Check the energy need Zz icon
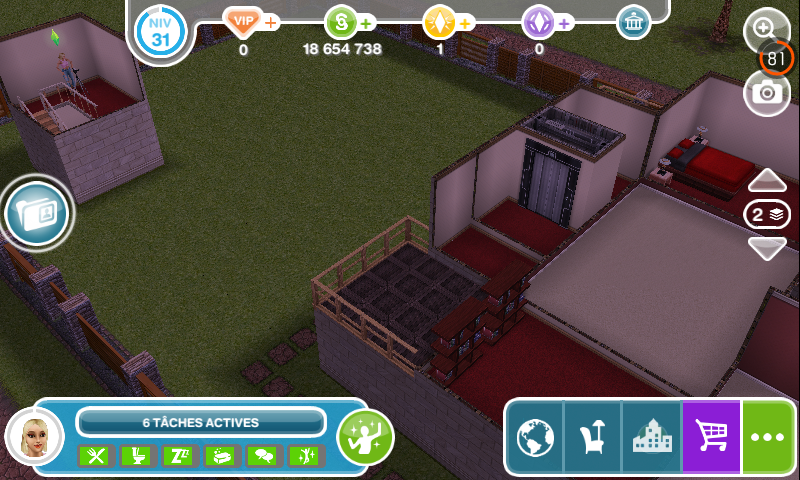Viewport: 800px width, 480px height. tap(177, 456)
